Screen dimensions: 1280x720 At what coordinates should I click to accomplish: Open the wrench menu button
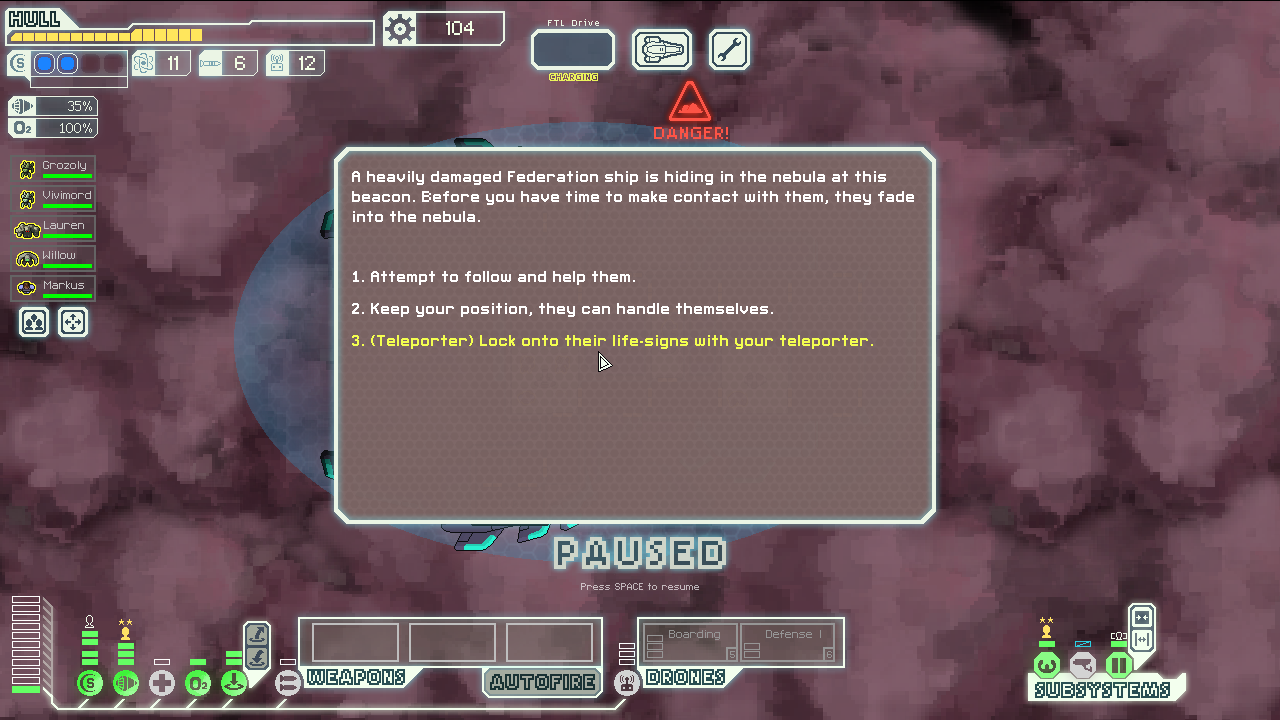pyautogui.click(x=729, y=49)
